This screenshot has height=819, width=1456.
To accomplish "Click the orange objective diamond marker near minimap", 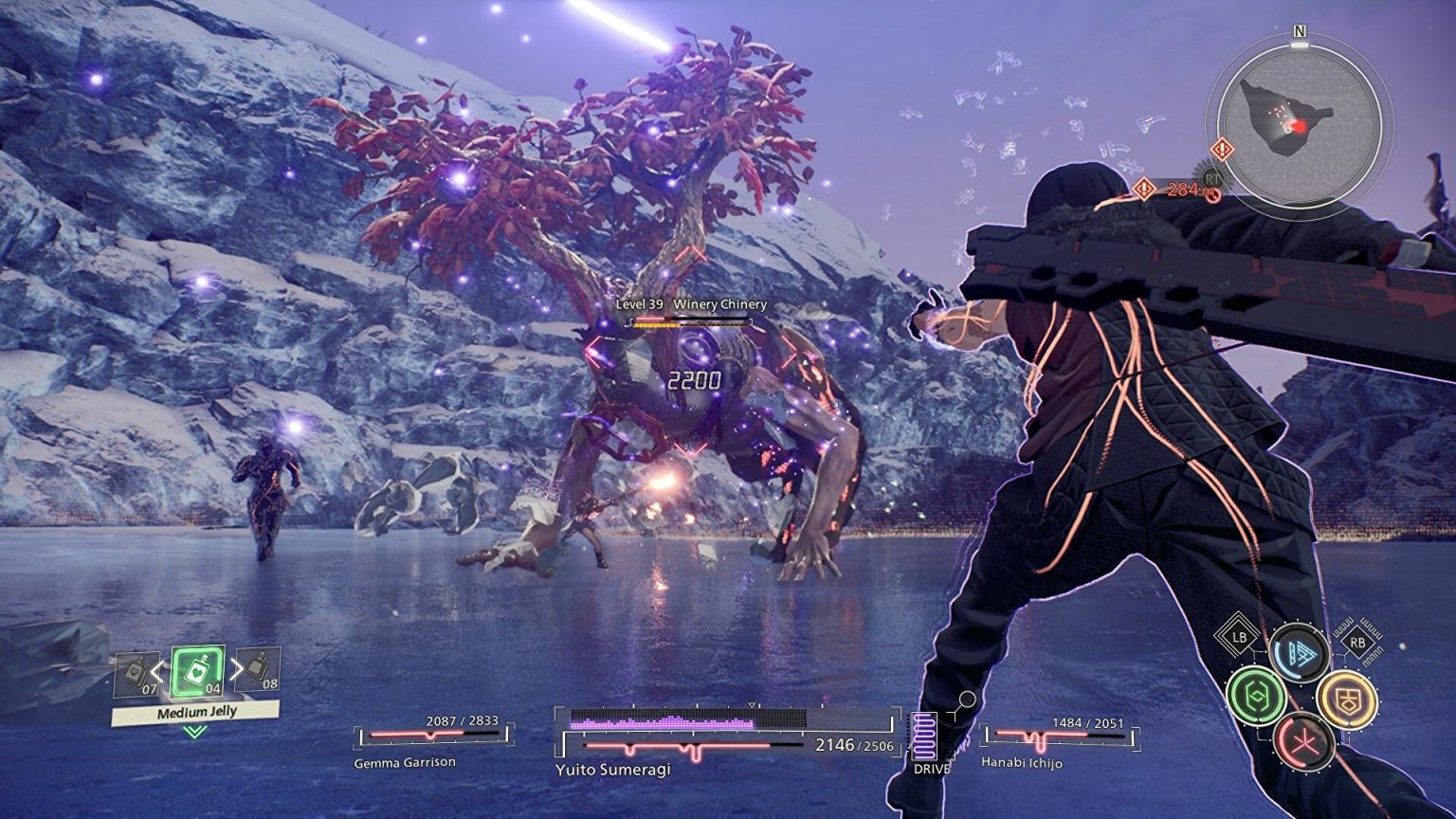I will point(1224,147).
